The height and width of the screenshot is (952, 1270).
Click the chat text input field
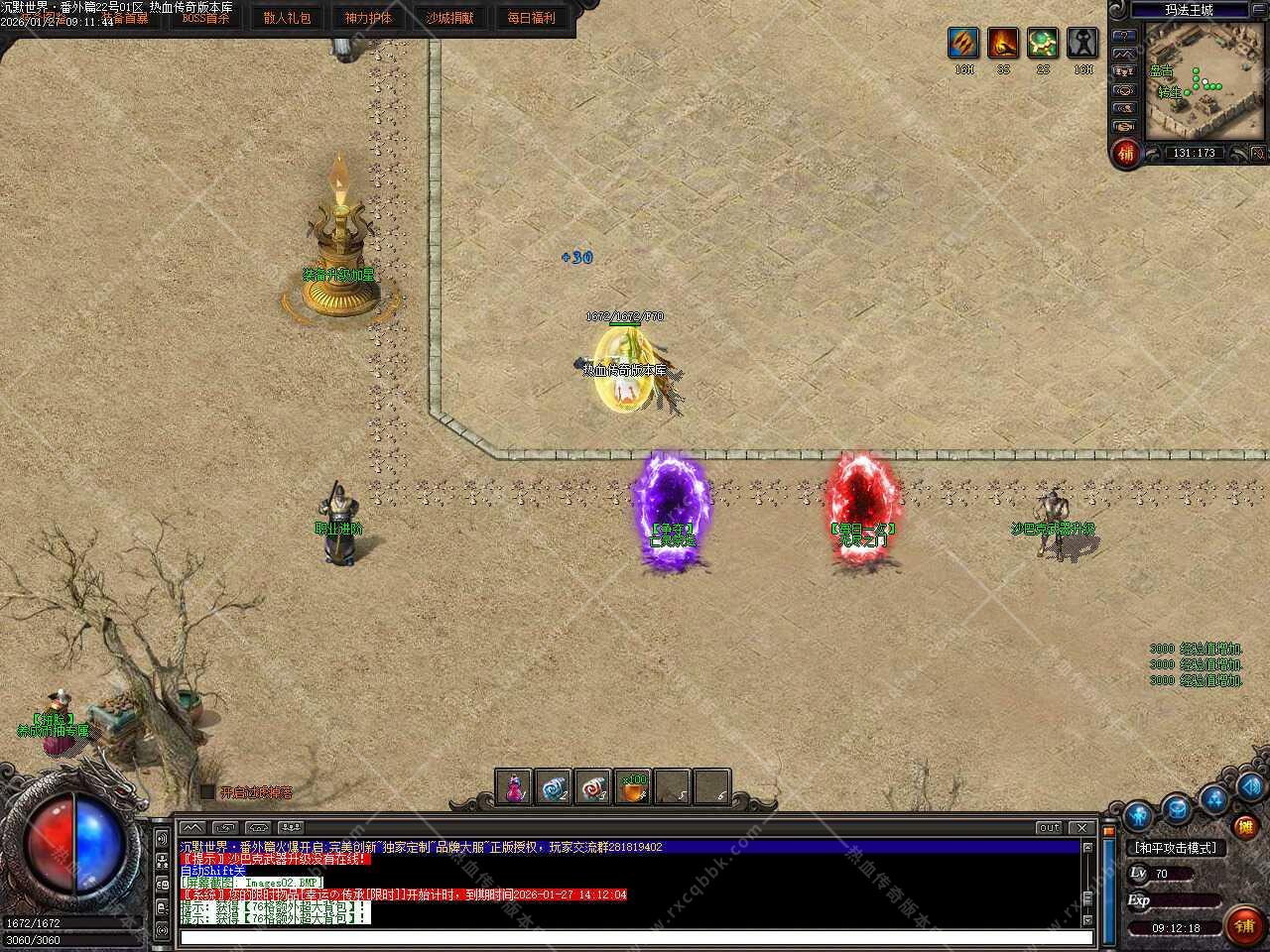[x=635, y=937]
